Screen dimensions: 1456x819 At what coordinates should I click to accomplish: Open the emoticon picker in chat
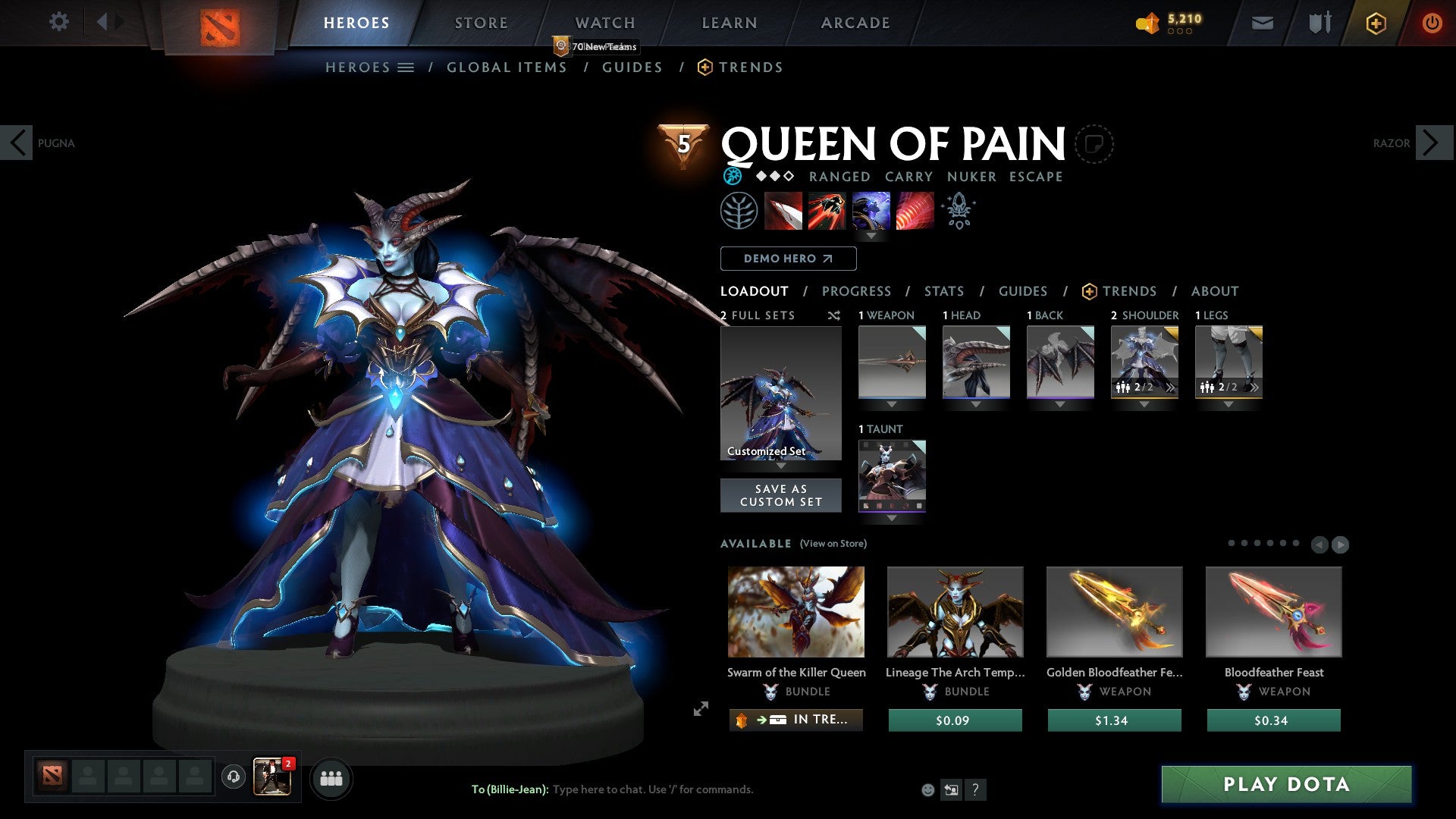click(x=927, y=789)
